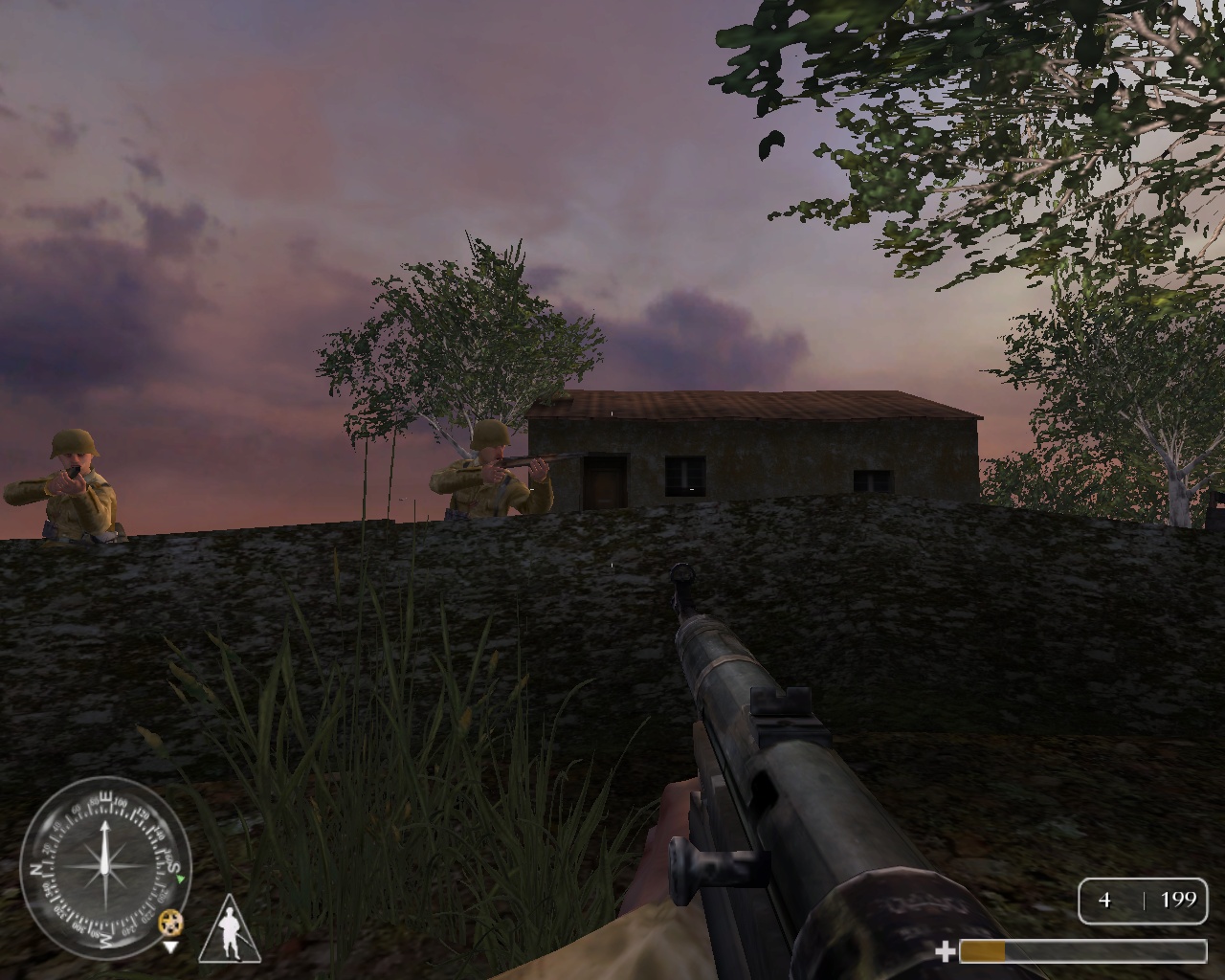The height and width of the screenshot is (980, 1225).
Task: Select the standing soldier stance indicator
Action: (230, 930)
